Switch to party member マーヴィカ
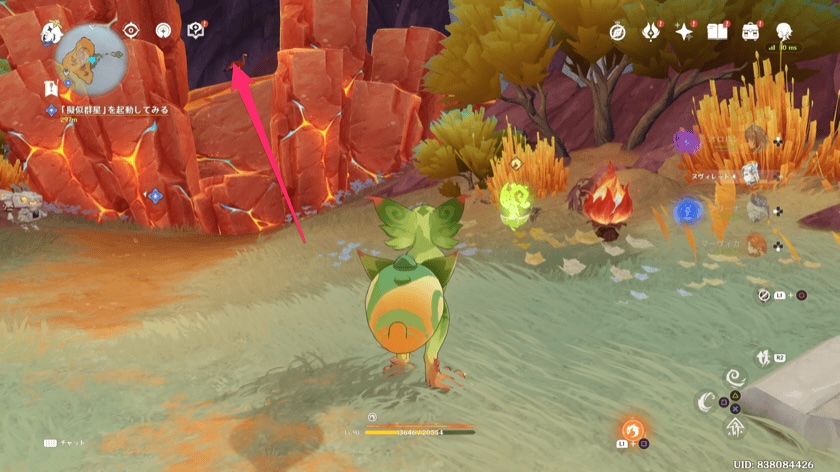 coord(756,244)
